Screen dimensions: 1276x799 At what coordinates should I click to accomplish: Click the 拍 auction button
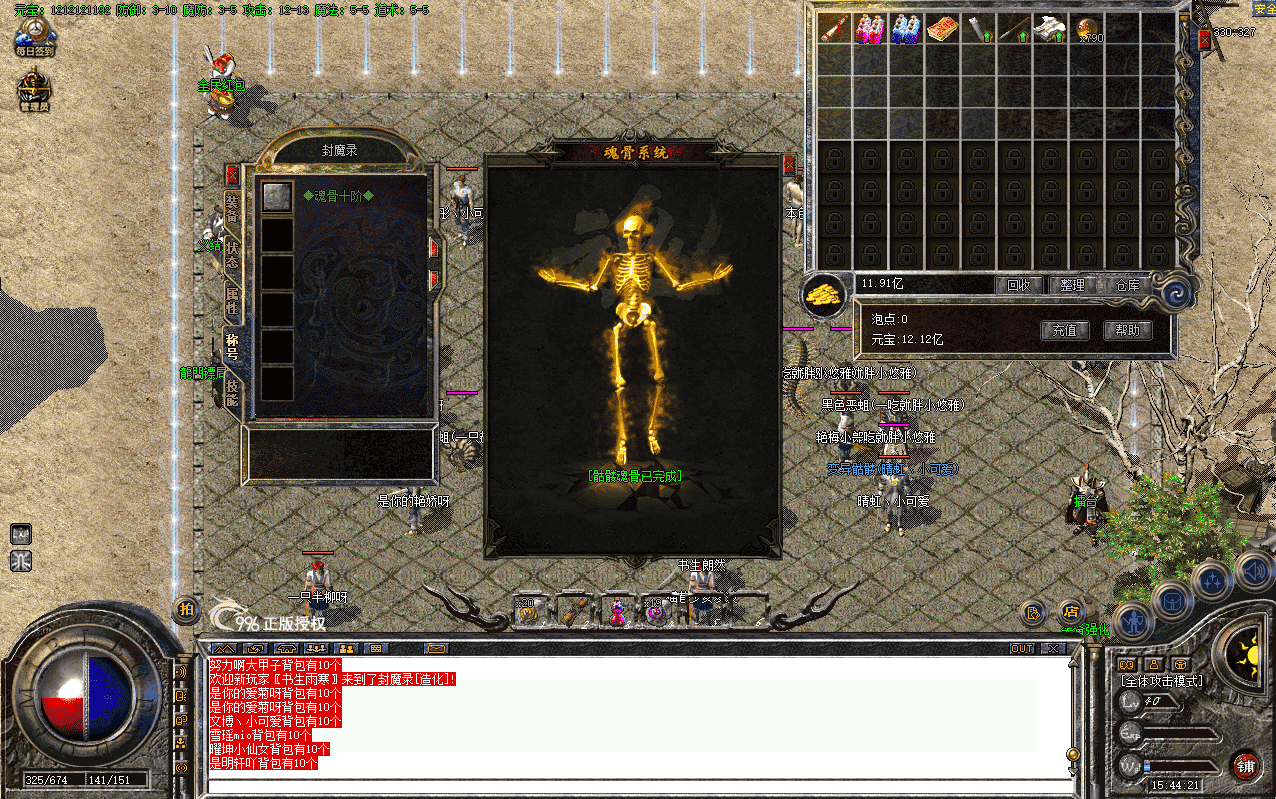tap(185, 609)
